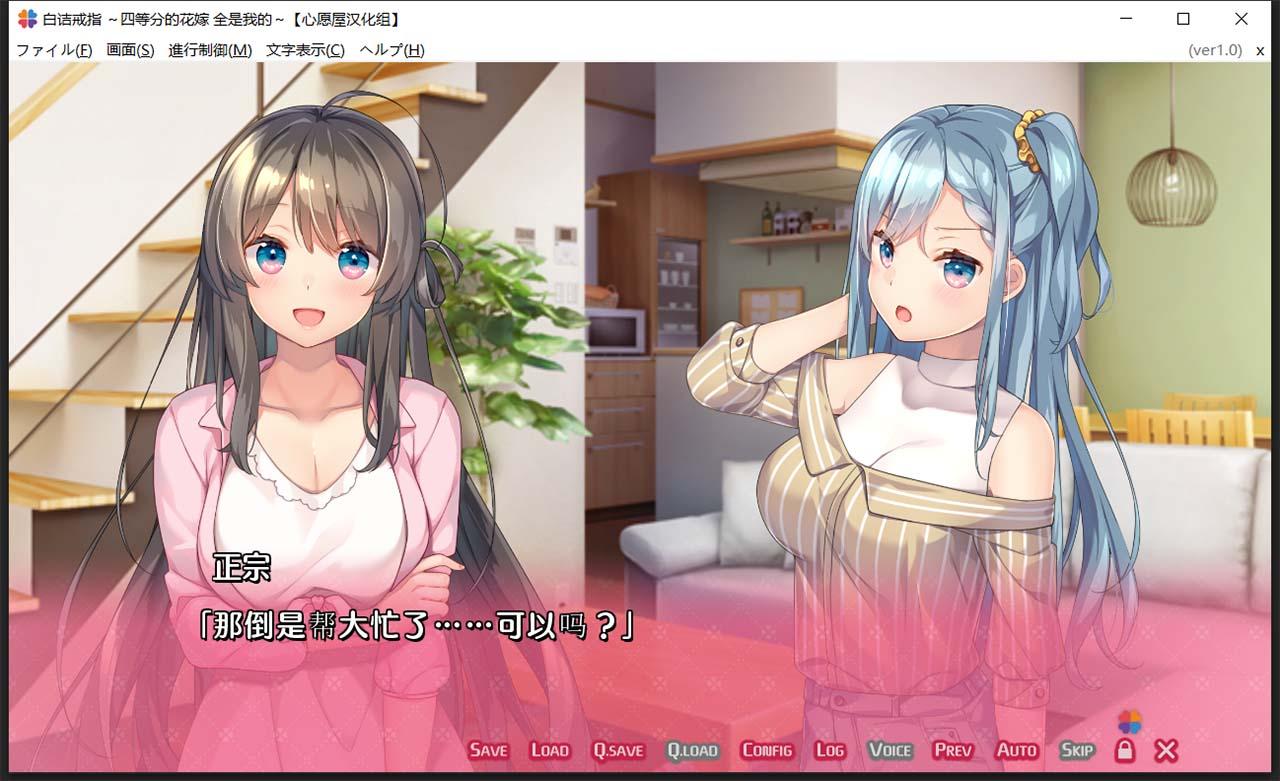Screen dimensions: 1280x781
Task: Open the ファイル menu
Action: (52, 48)
